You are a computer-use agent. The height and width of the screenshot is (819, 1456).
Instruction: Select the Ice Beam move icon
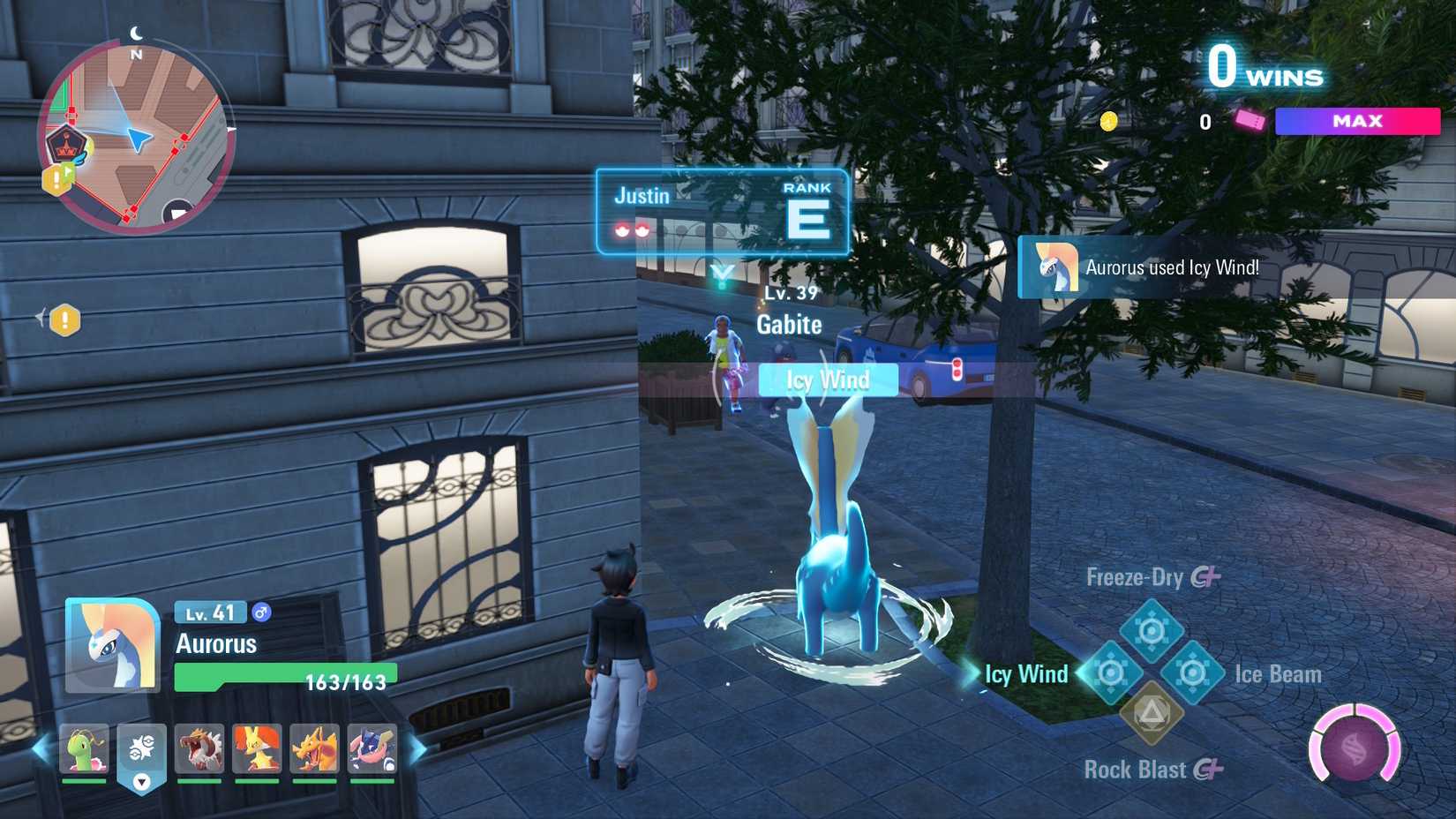pos(1192,673)
